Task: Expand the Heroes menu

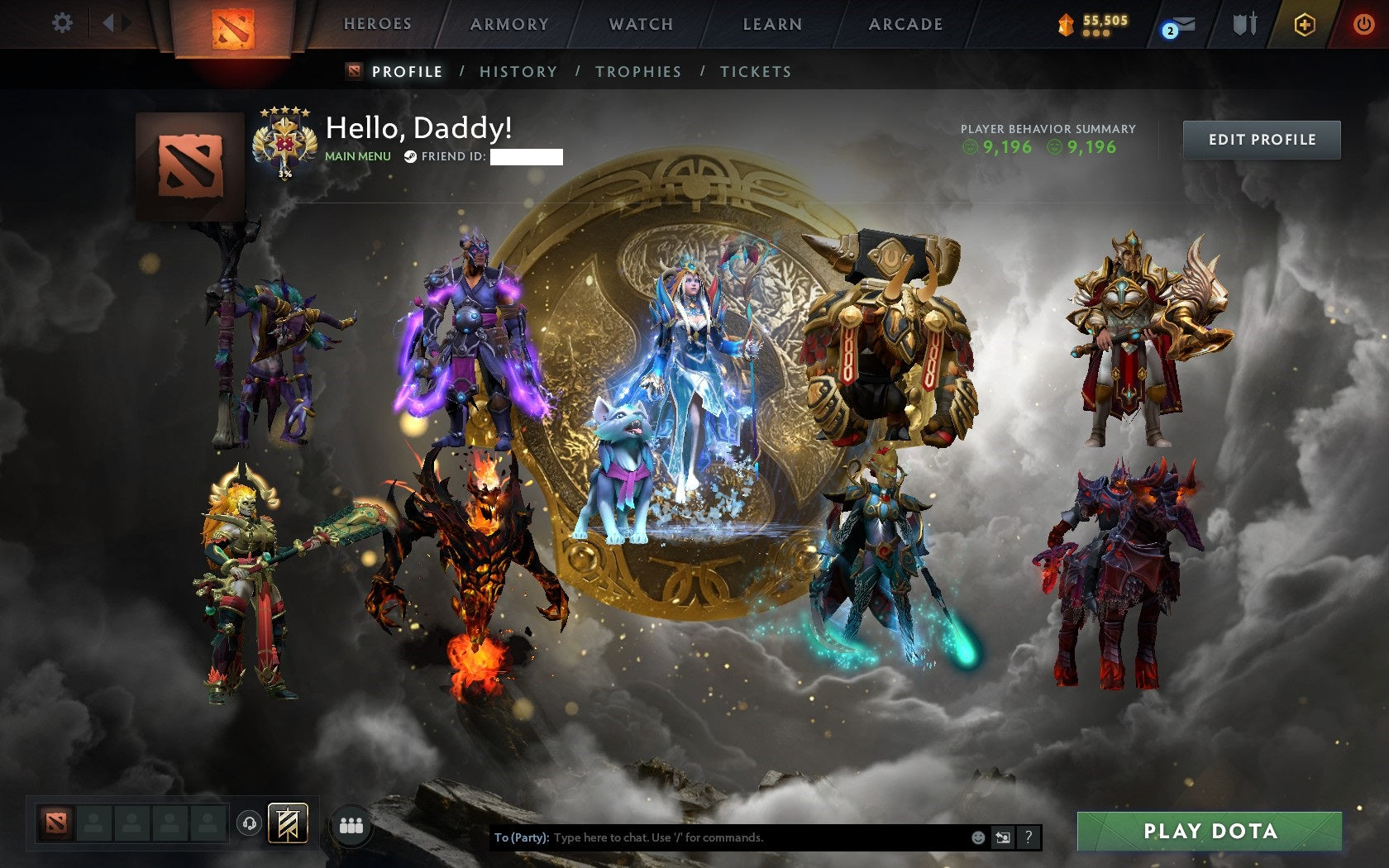Action: point(378,23)
